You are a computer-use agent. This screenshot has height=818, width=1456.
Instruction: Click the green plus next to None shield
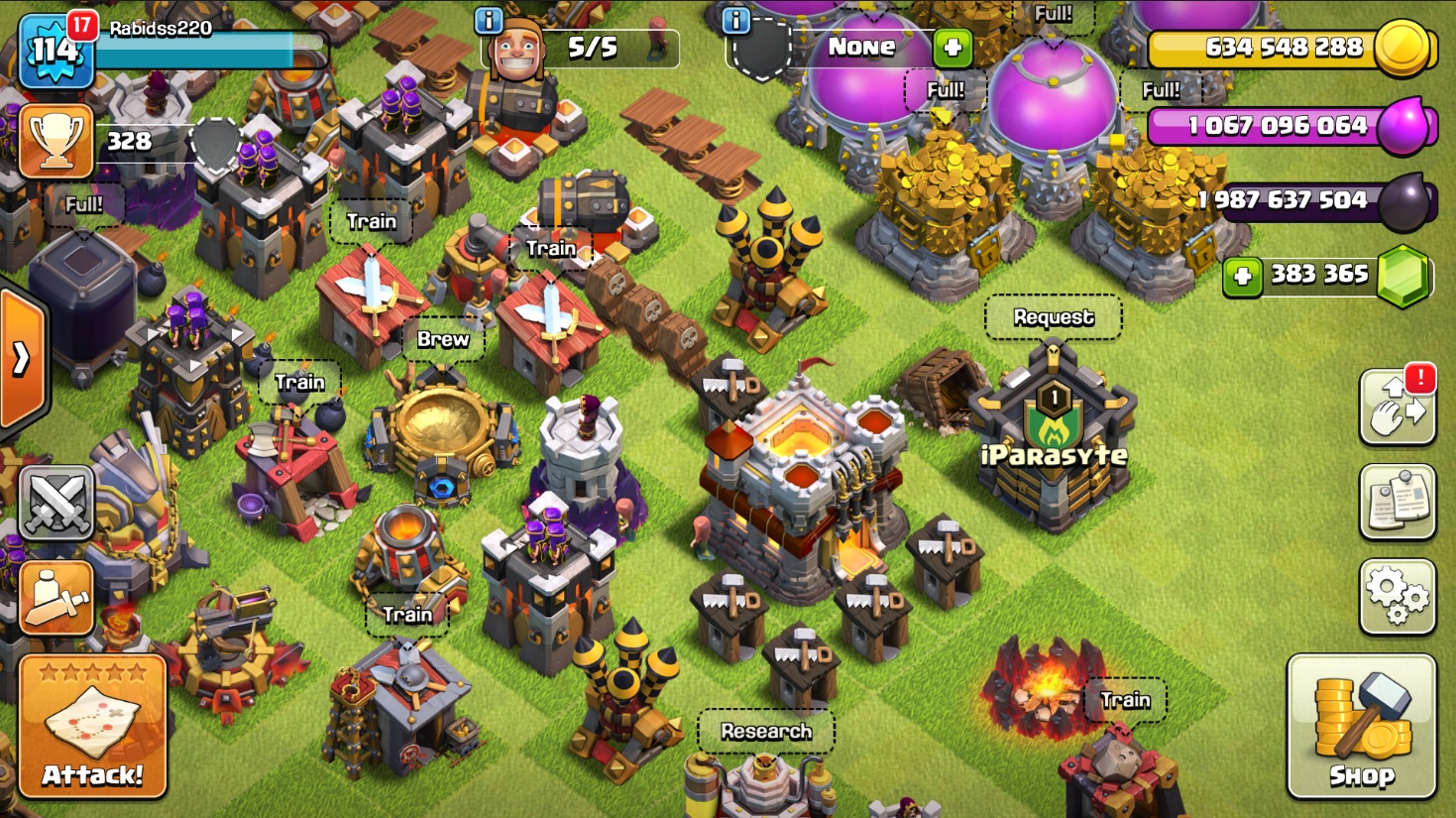952,47
